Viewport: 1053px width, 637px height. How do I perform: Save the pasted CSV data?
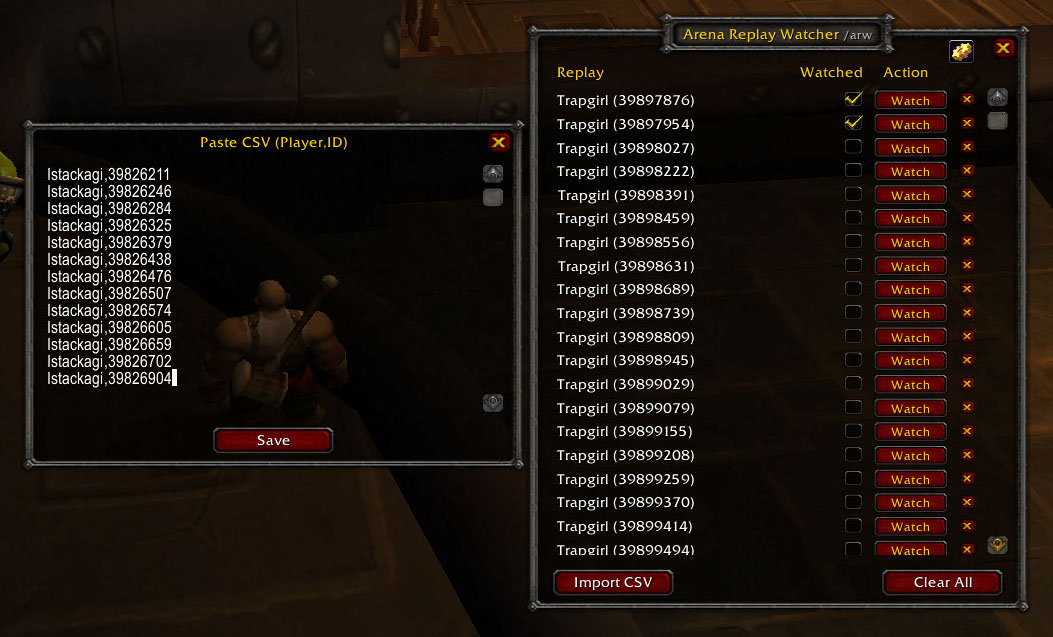[273, 440]
